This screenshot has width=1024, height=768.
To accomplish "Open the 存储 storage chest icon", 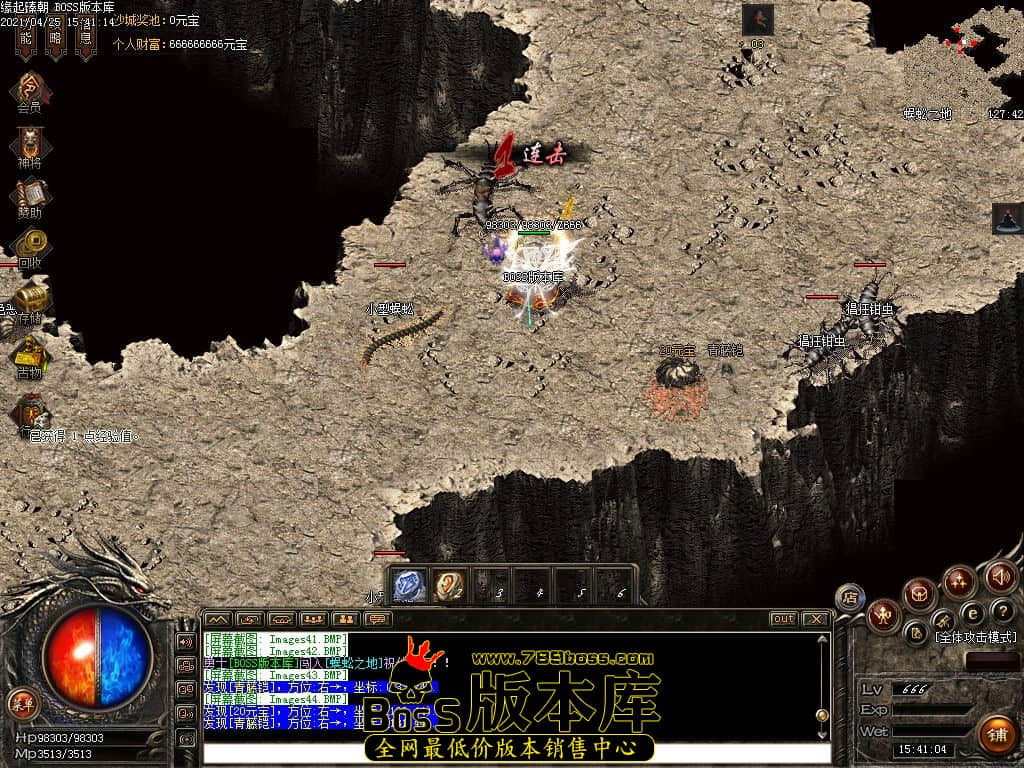I will (x=30, y=297).
